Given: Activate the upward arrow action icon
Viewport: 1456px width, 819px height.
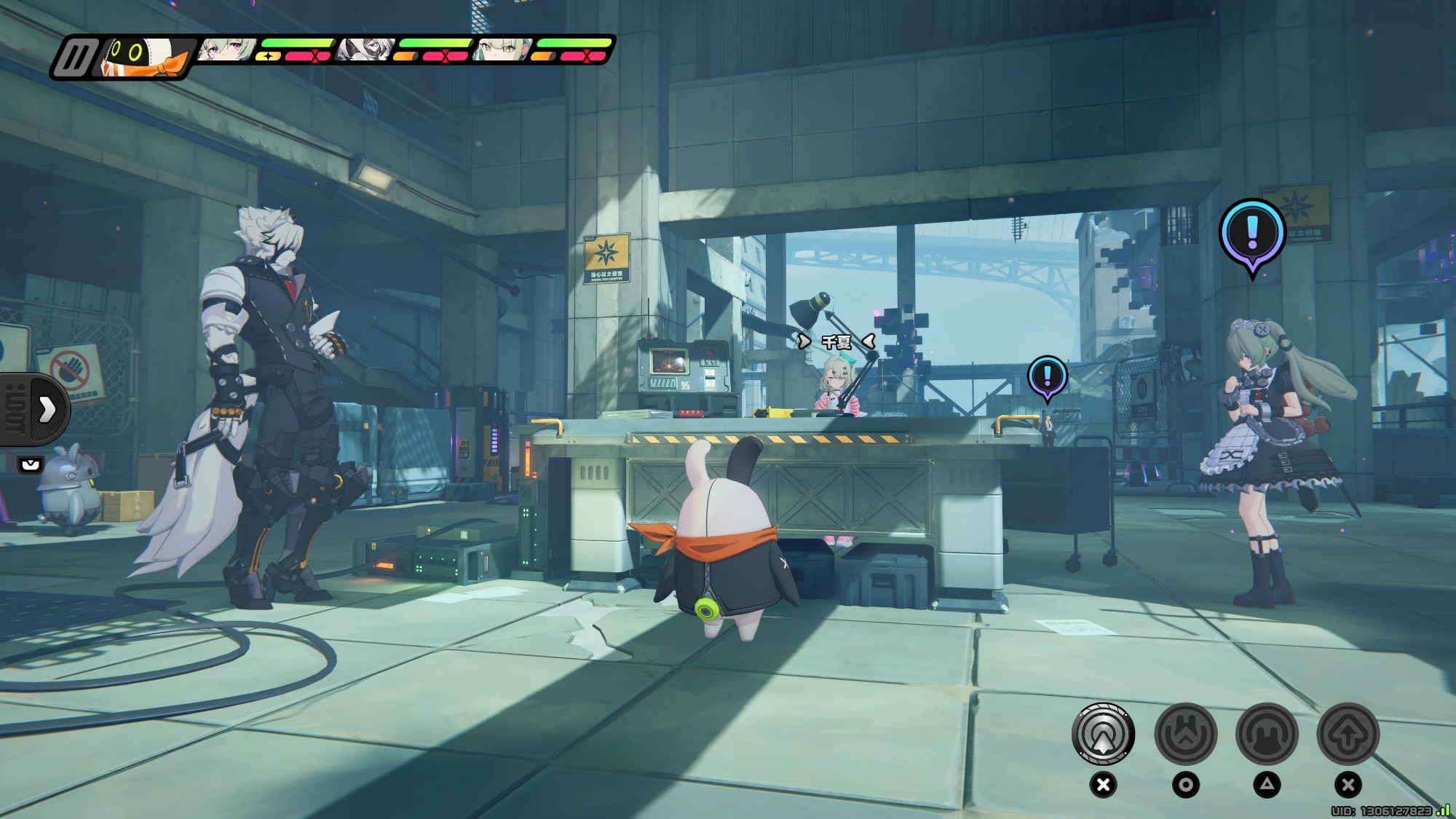Looking at the screenshot, I should coord(1348,734).
